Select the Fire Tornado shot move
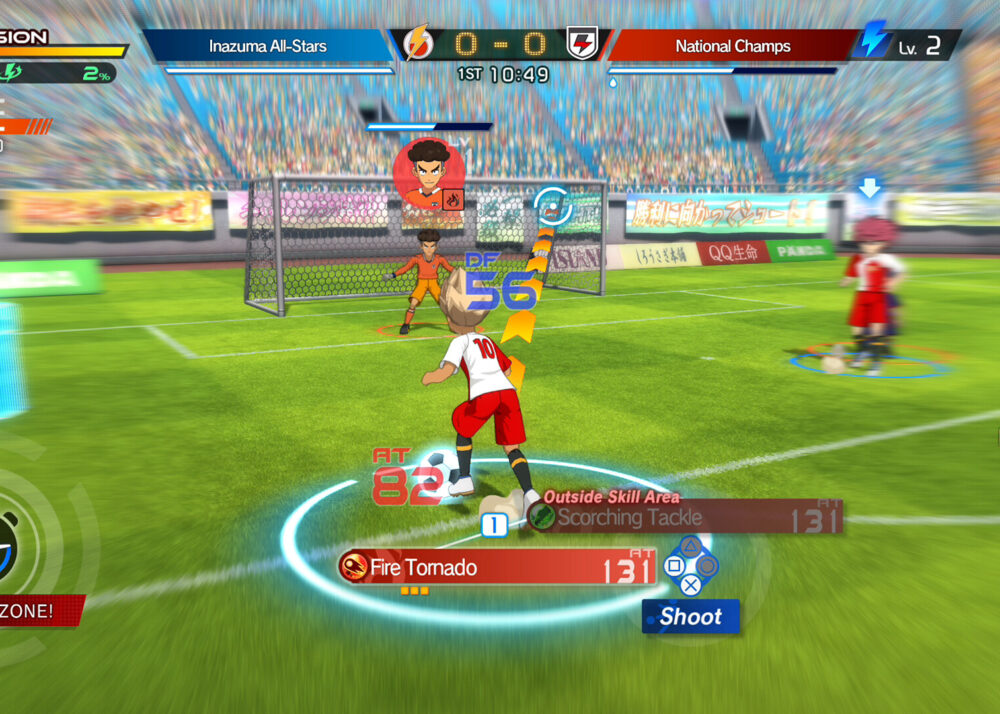Screen dimensions: 1000x714 point(497,568)
